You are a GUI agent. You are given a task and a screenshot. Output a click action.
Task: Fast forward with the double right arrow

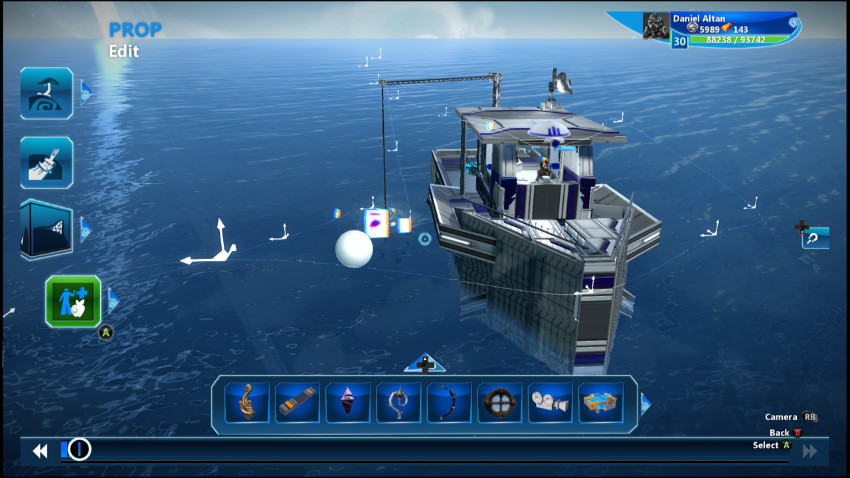[809, 452]
